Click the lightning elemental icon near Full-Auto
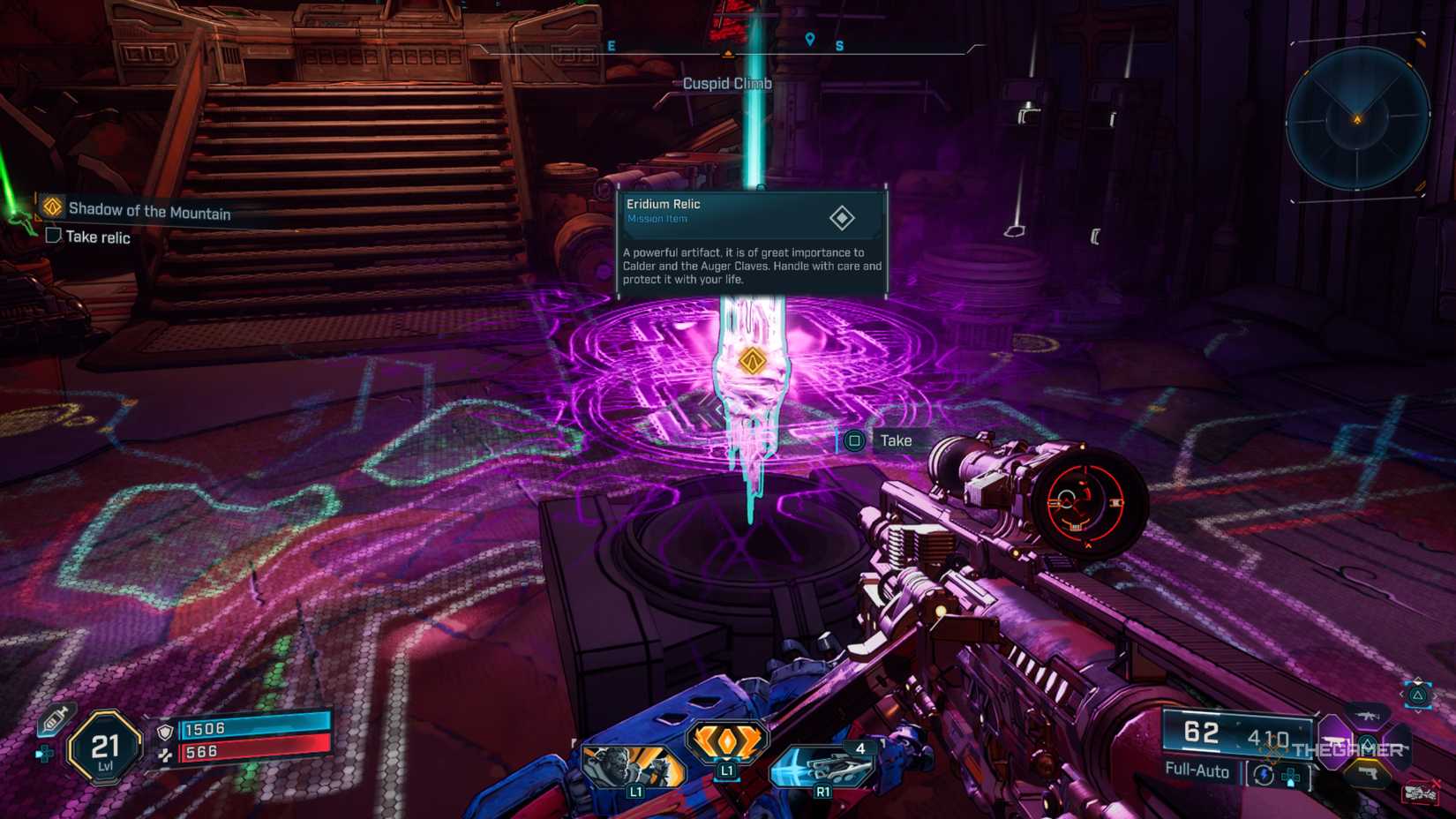This screenshot has height=819, width=1456. pos(1264,773)
